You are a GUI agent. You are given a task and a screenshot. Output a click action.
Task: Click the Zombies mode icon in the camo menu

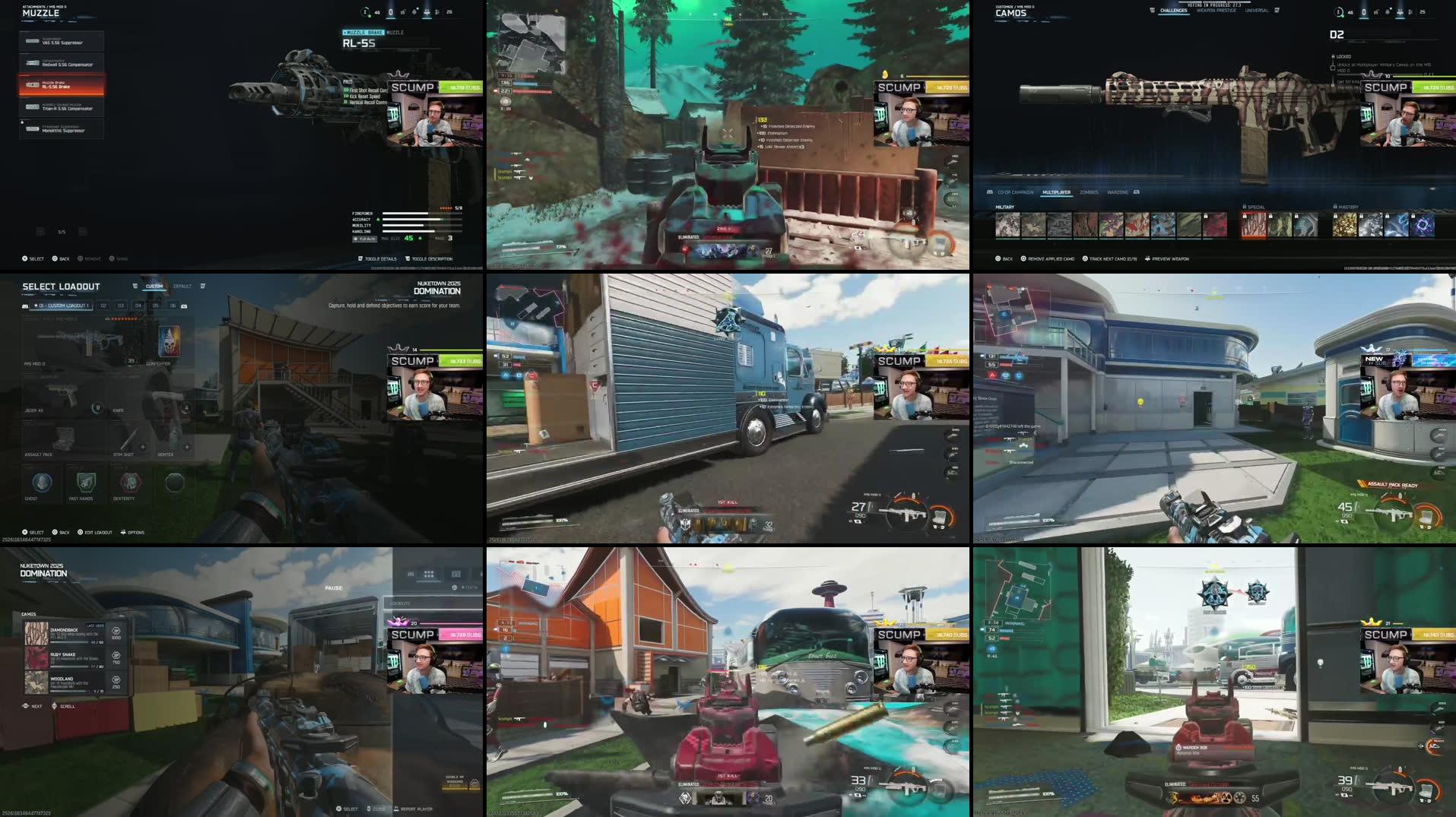[1089, 193]
